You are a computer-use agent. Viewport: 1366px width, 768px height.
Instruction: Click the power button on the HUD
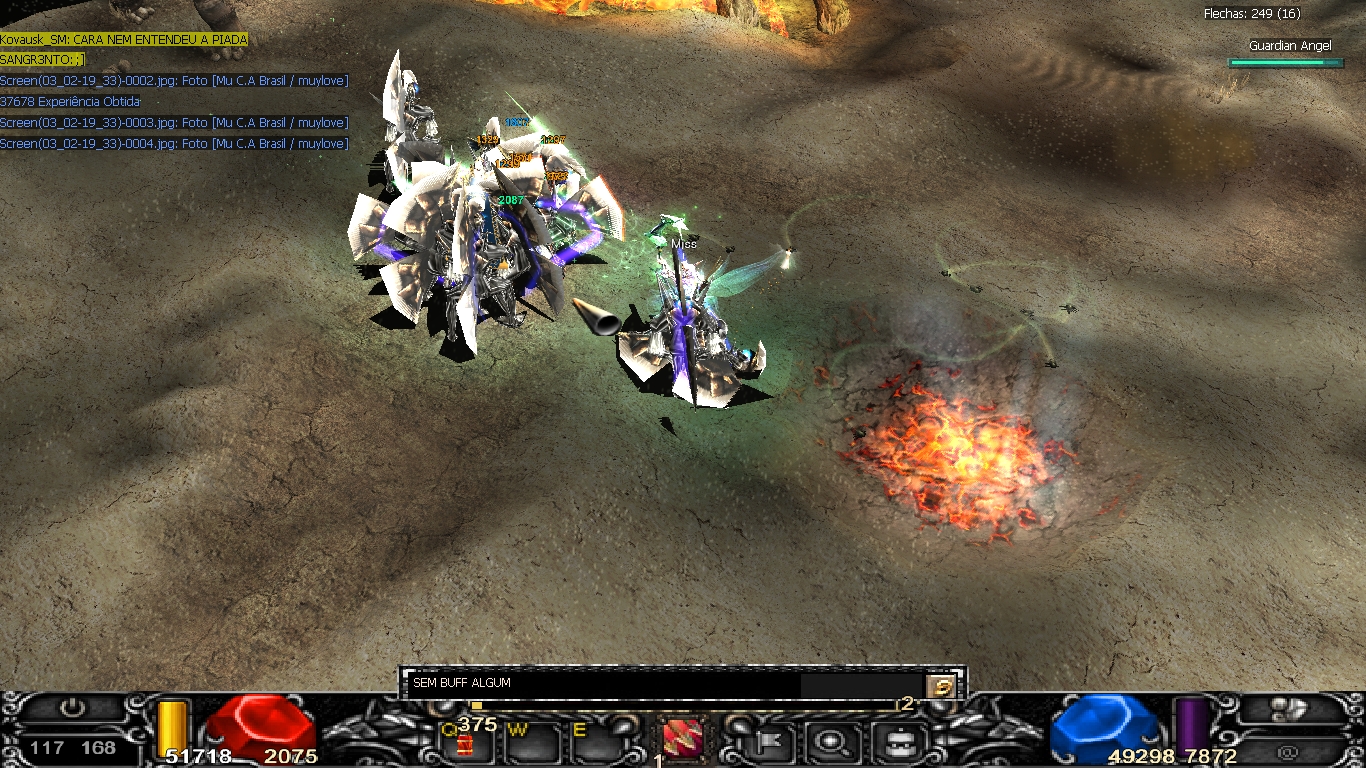point(72,709)
